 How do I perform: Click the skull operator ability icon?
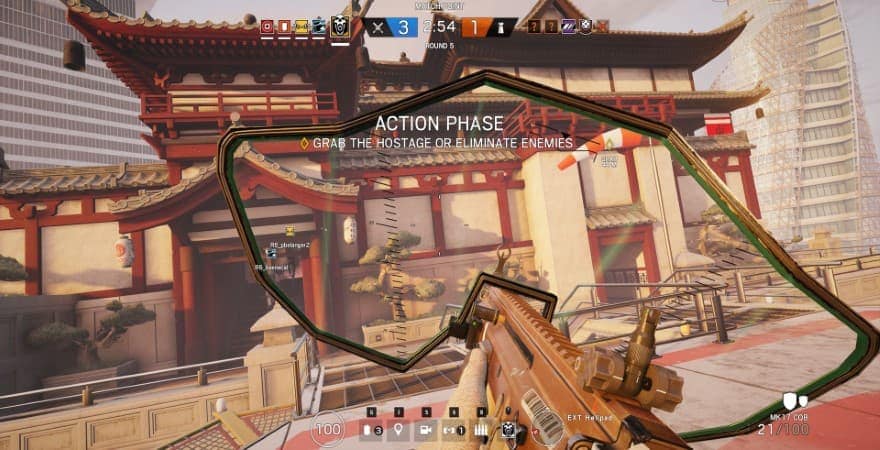pos(509,431)
